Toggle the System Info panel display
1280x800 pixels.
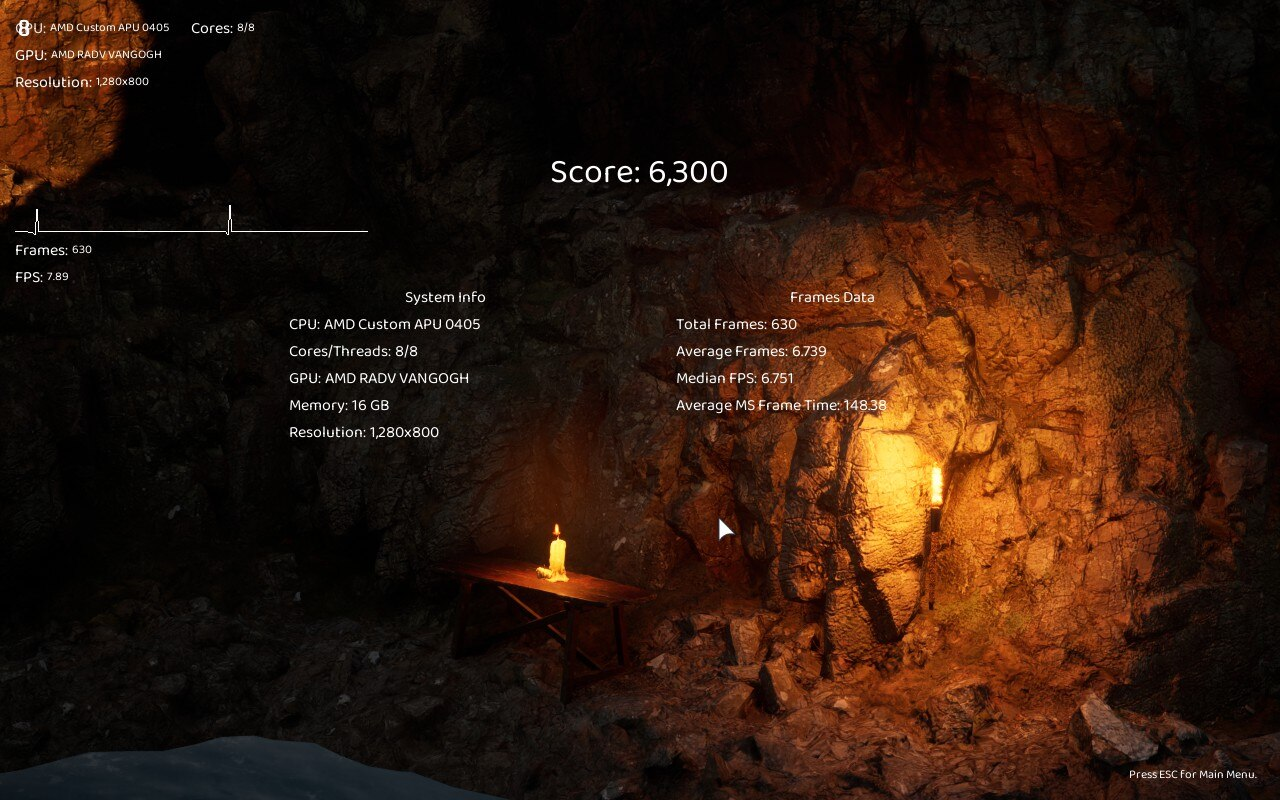click(444, 297)
